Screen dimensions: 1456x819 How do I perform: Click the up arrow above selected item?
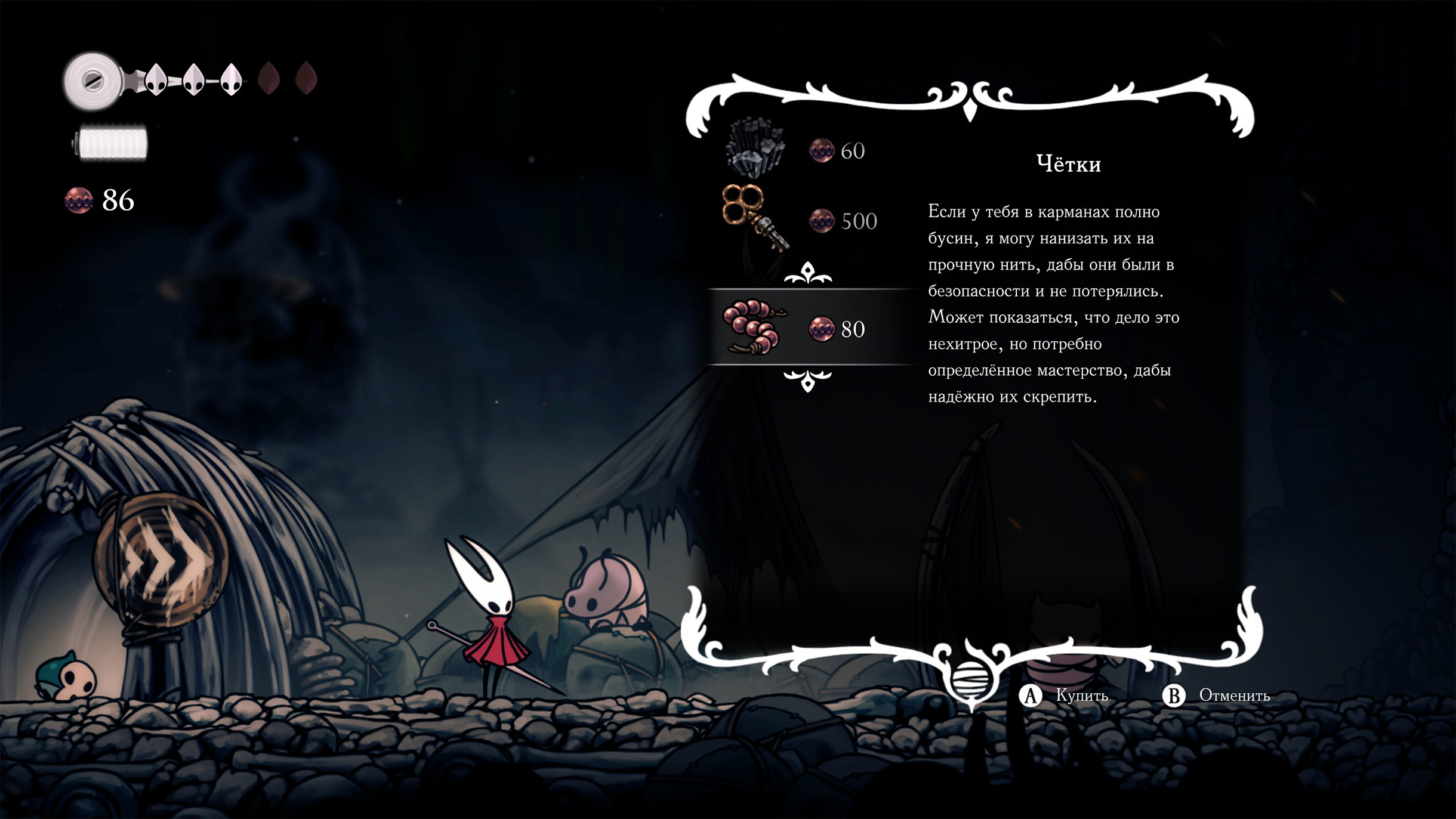807,274
